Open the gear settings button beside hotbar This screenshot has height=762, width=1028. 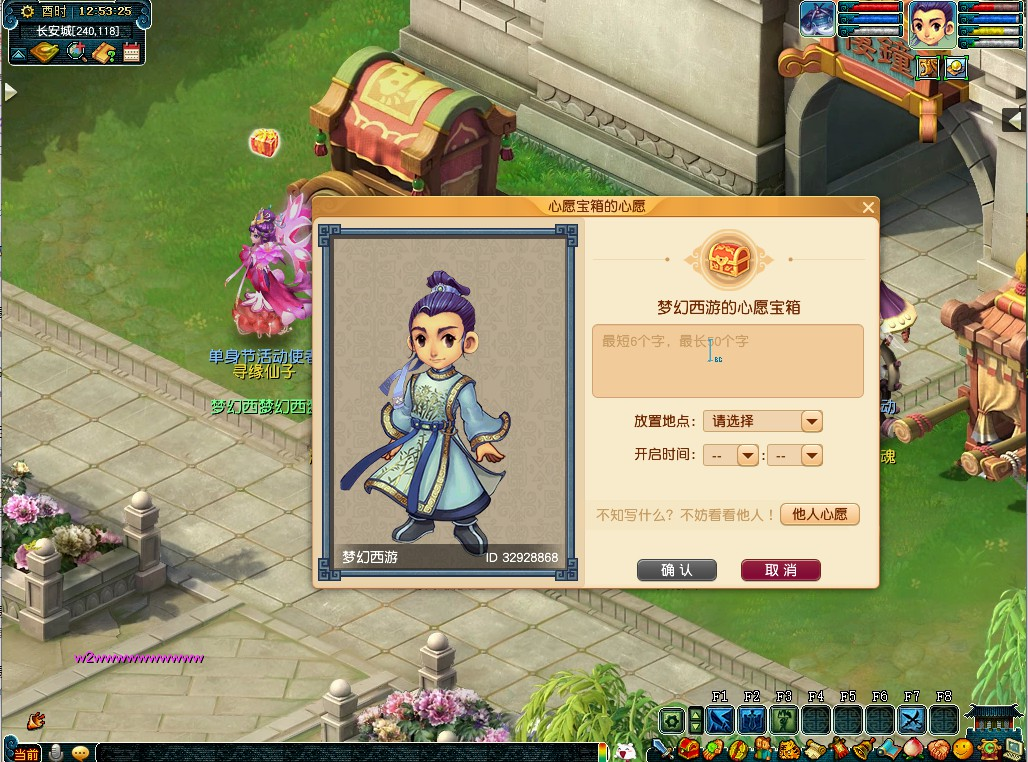point(672,719)
